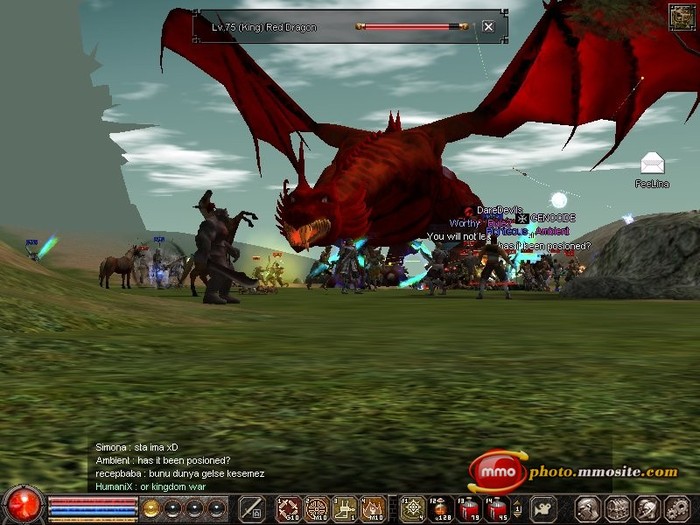The width and height of the screenshot is (700, 525).
Task: Open the inventory chest icon
Action: click(617, 509)
